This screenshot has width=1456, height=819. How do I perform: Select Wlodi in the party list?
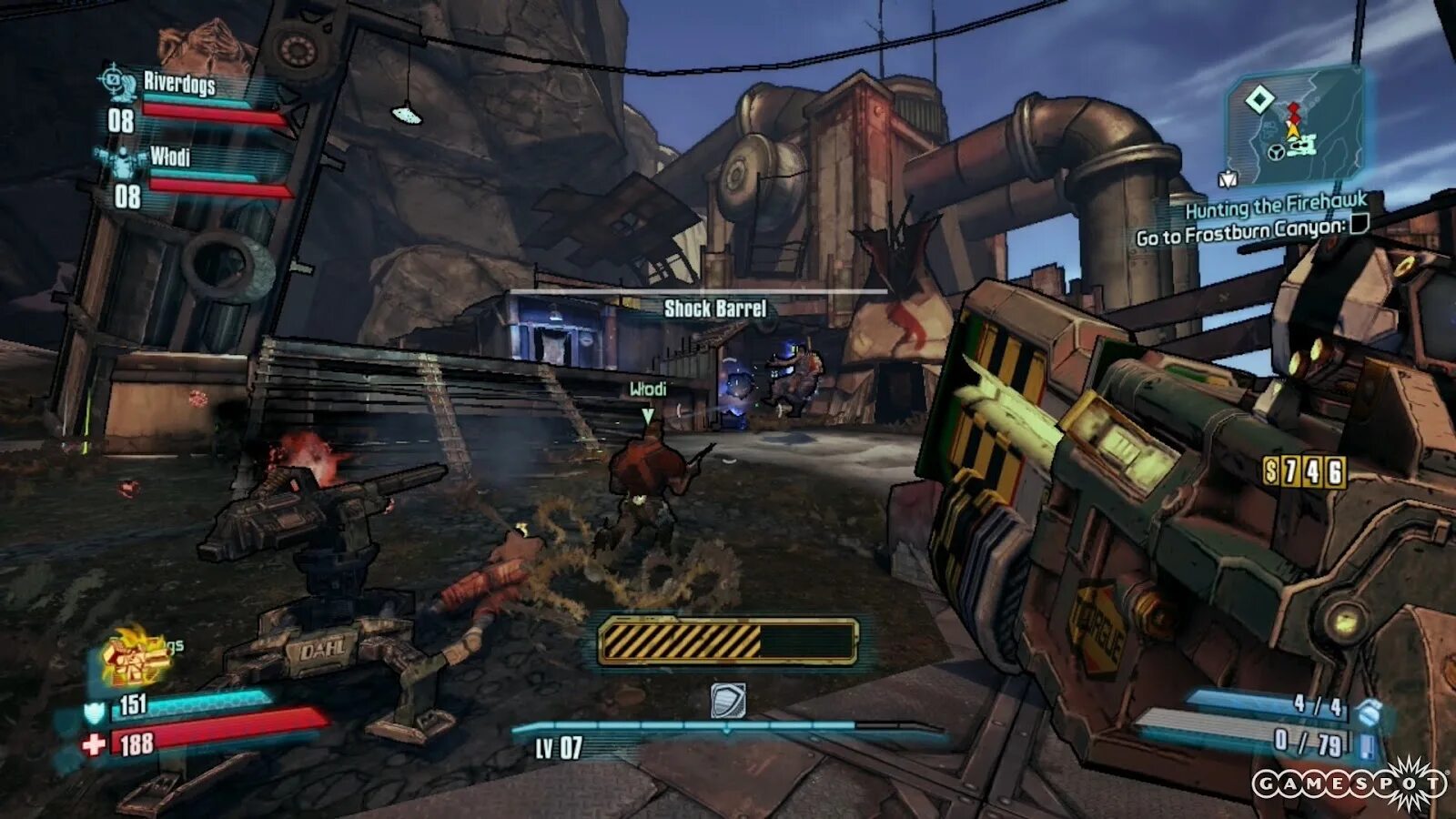(170, 157)
